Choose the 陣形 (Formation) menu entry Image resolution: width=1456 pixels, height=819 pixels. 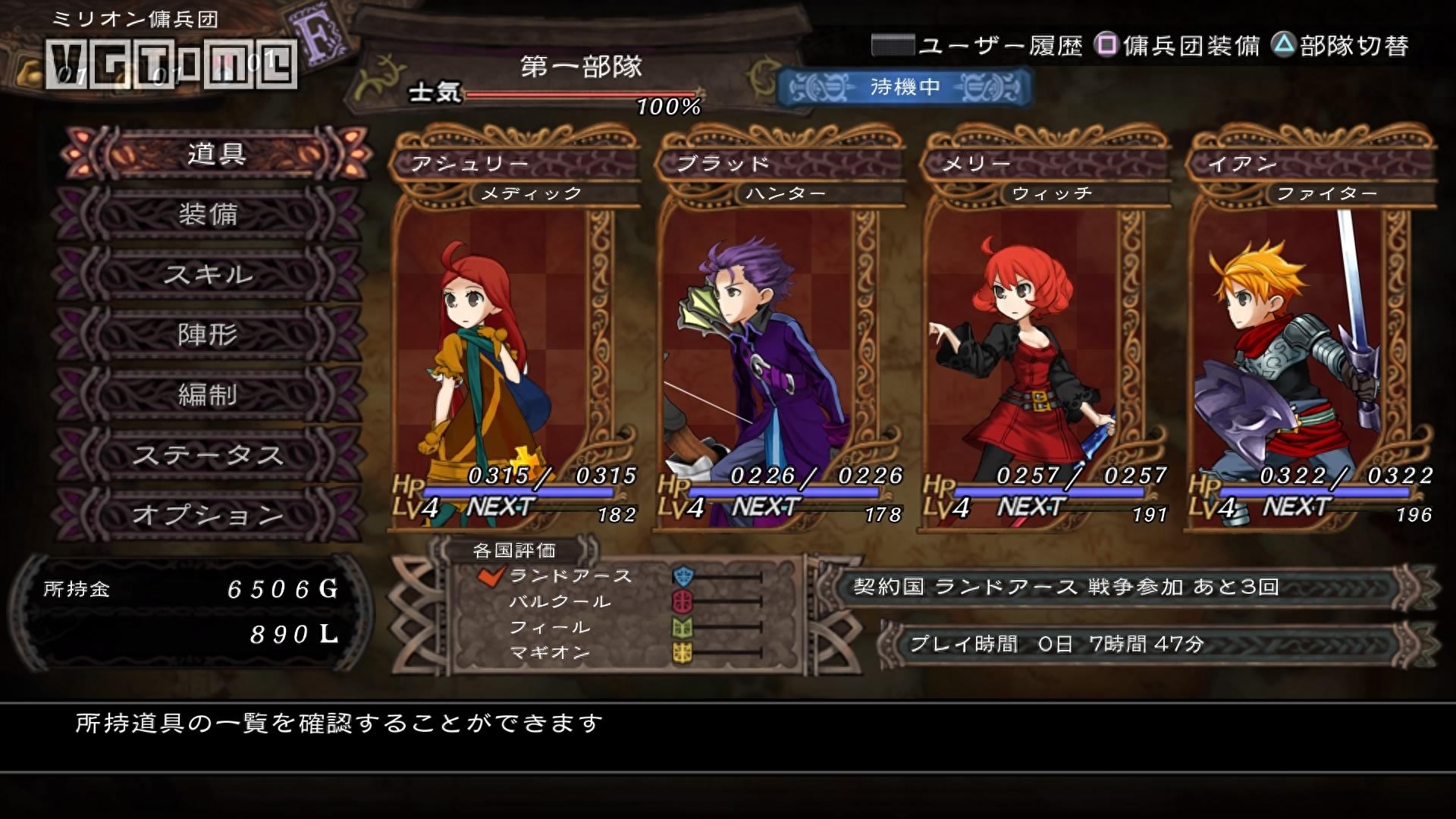pos(208,334)
